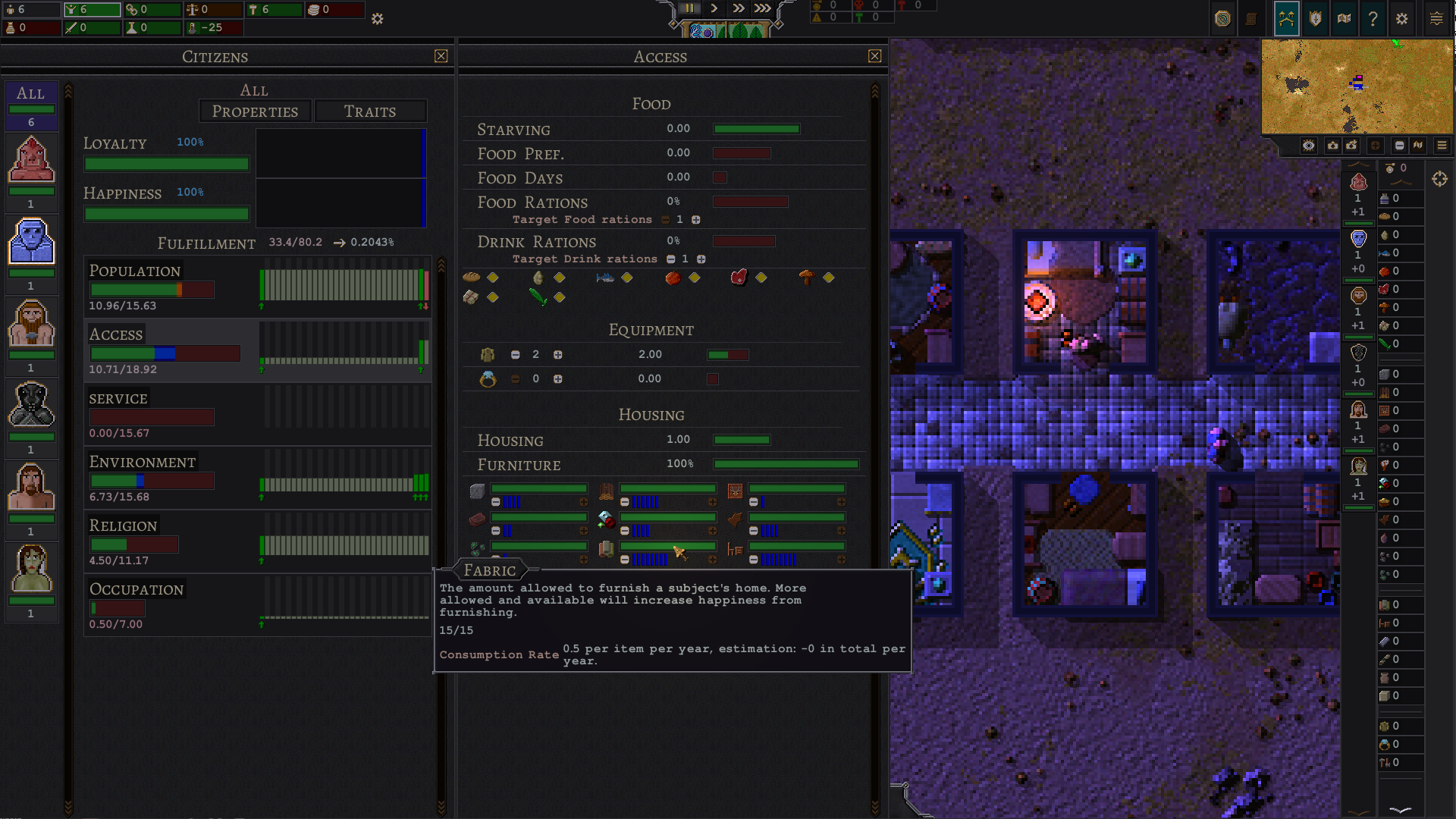Decrease the target drink rations
This screenshot has height=819, width=1456.
click(x=670, y=259)
